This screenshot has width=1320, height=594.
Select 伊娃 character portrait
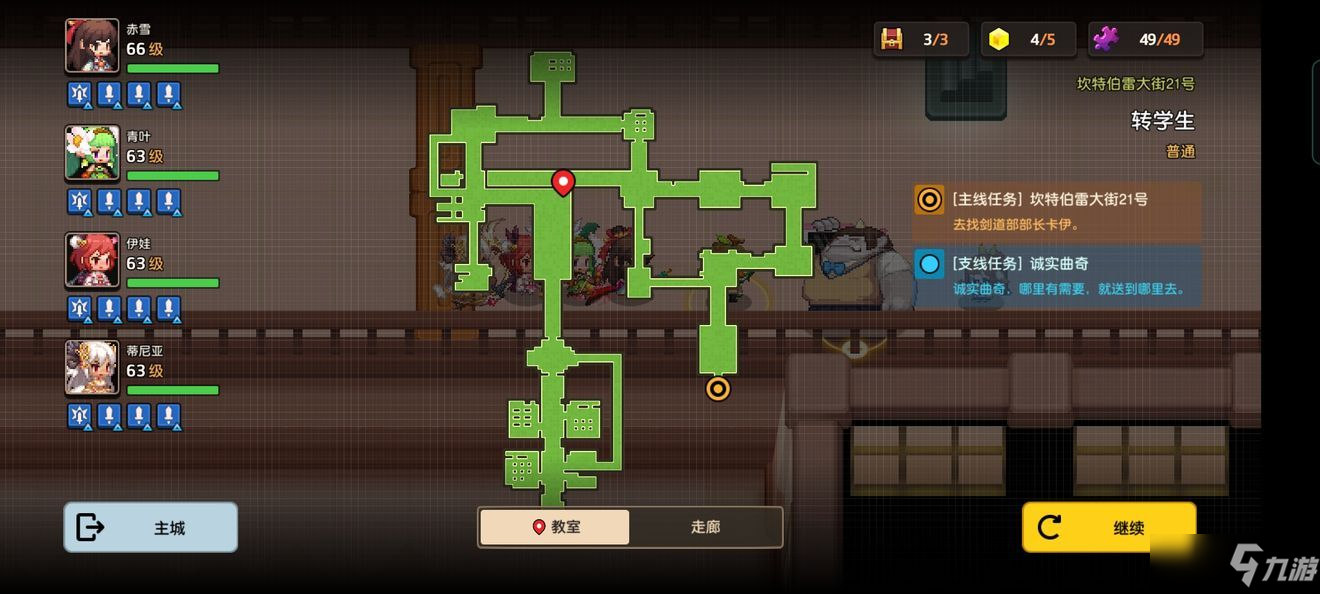pyautogui.click(x=92, y=260)
